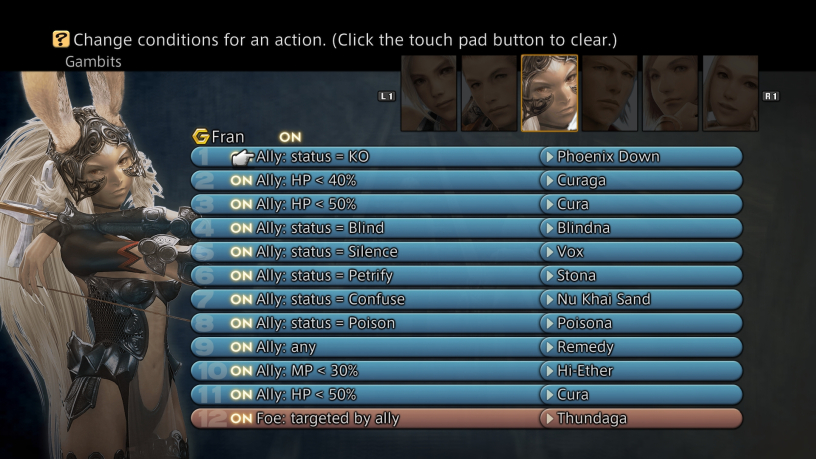
Task: Edit the "Ally: MP < 30%" condition
Action: click(x=307, y=371)
